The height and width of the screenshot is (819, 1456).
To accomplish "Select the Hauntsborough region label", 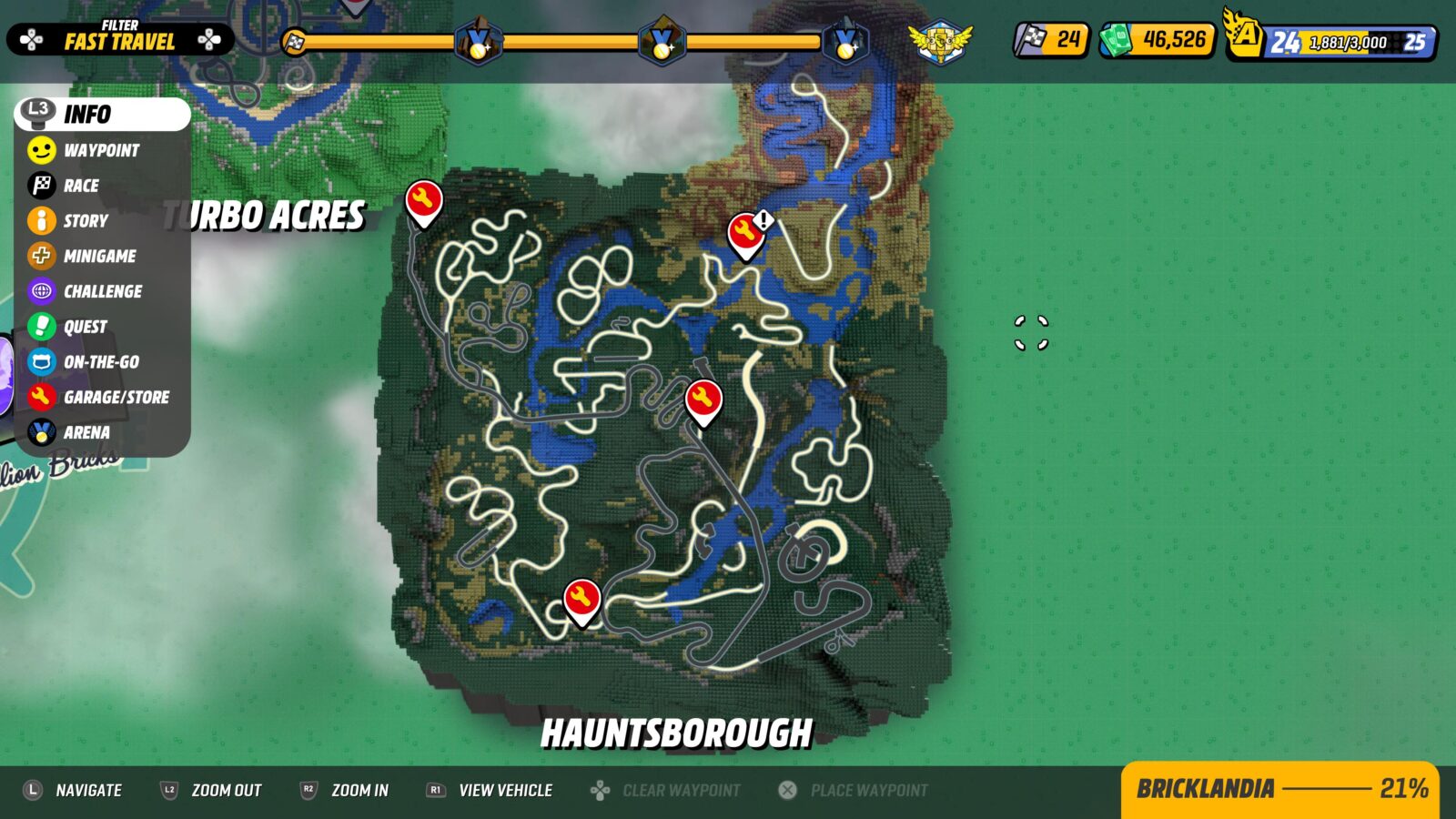I will 677,731.
